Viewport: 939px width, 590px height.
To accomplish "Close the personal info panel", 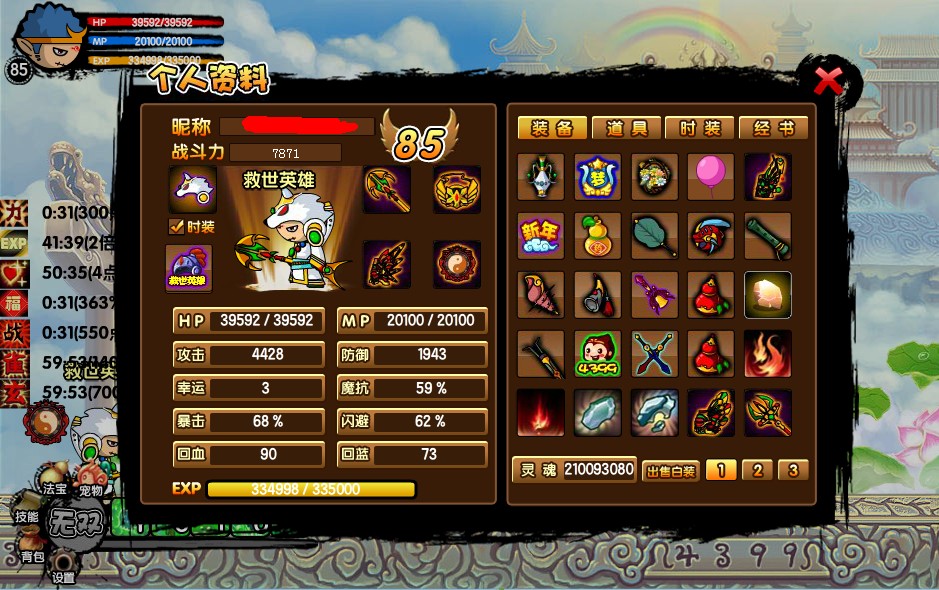I will 828,80.
